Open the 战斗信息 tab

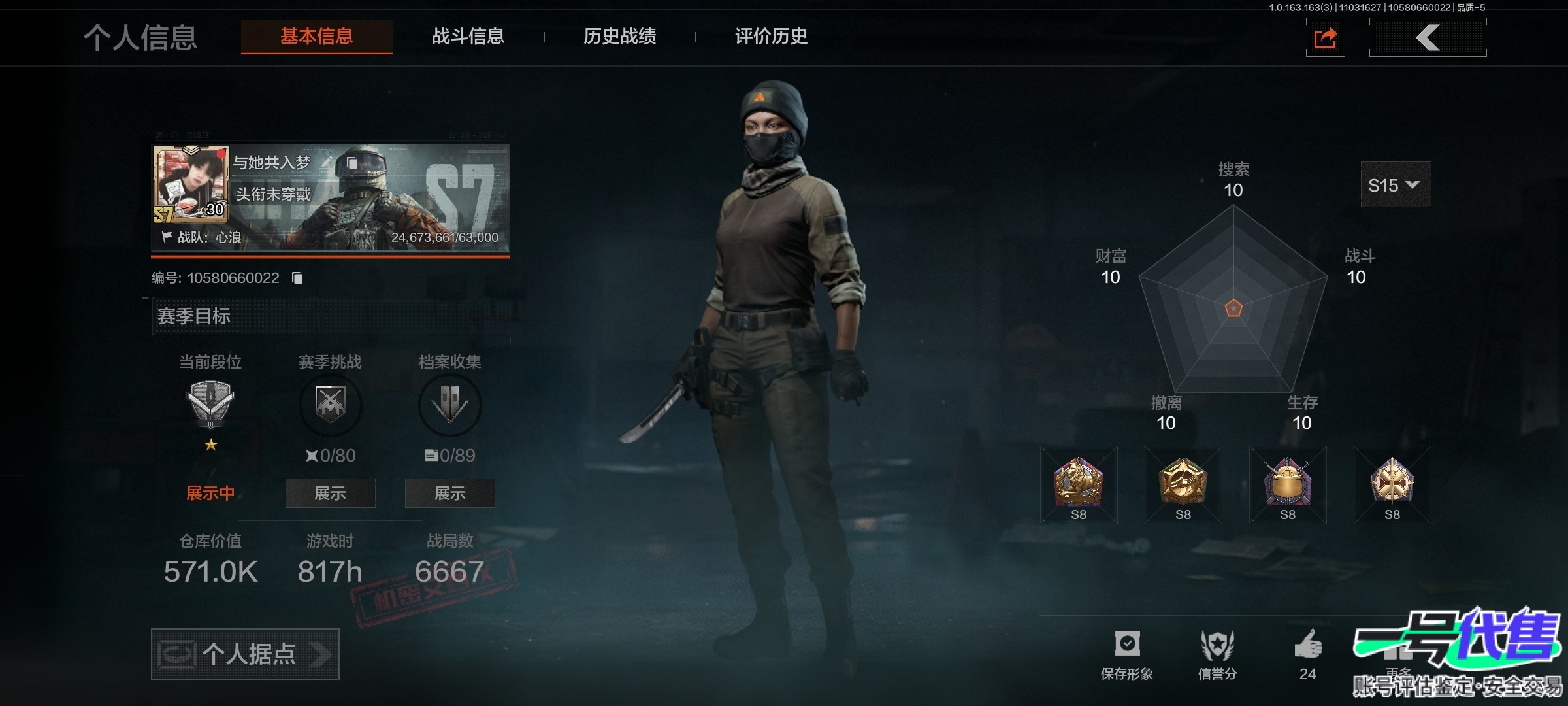468,37
